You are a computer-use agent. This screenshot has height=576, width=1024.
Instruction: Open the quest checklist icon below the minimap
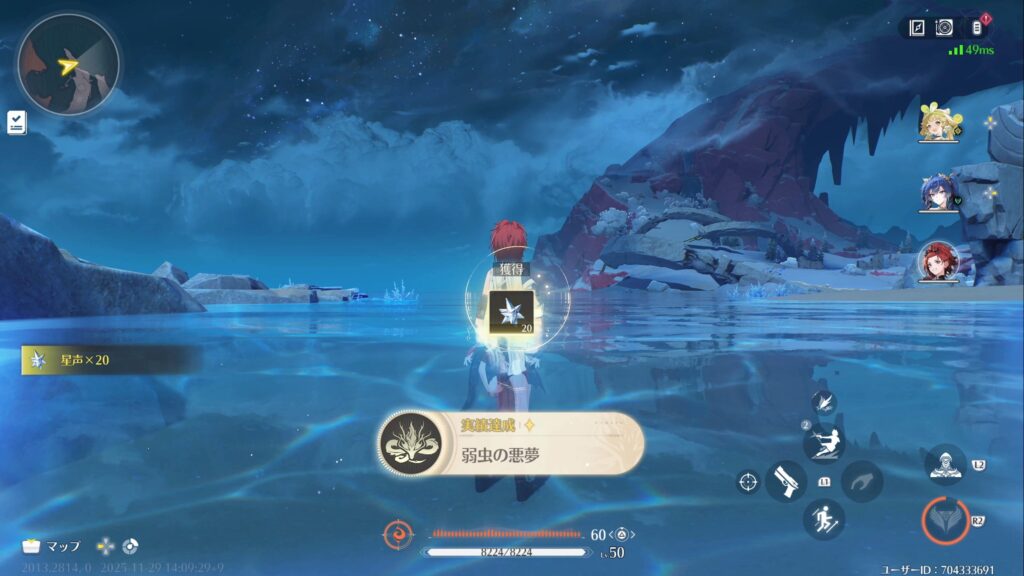tap(16, 122)
